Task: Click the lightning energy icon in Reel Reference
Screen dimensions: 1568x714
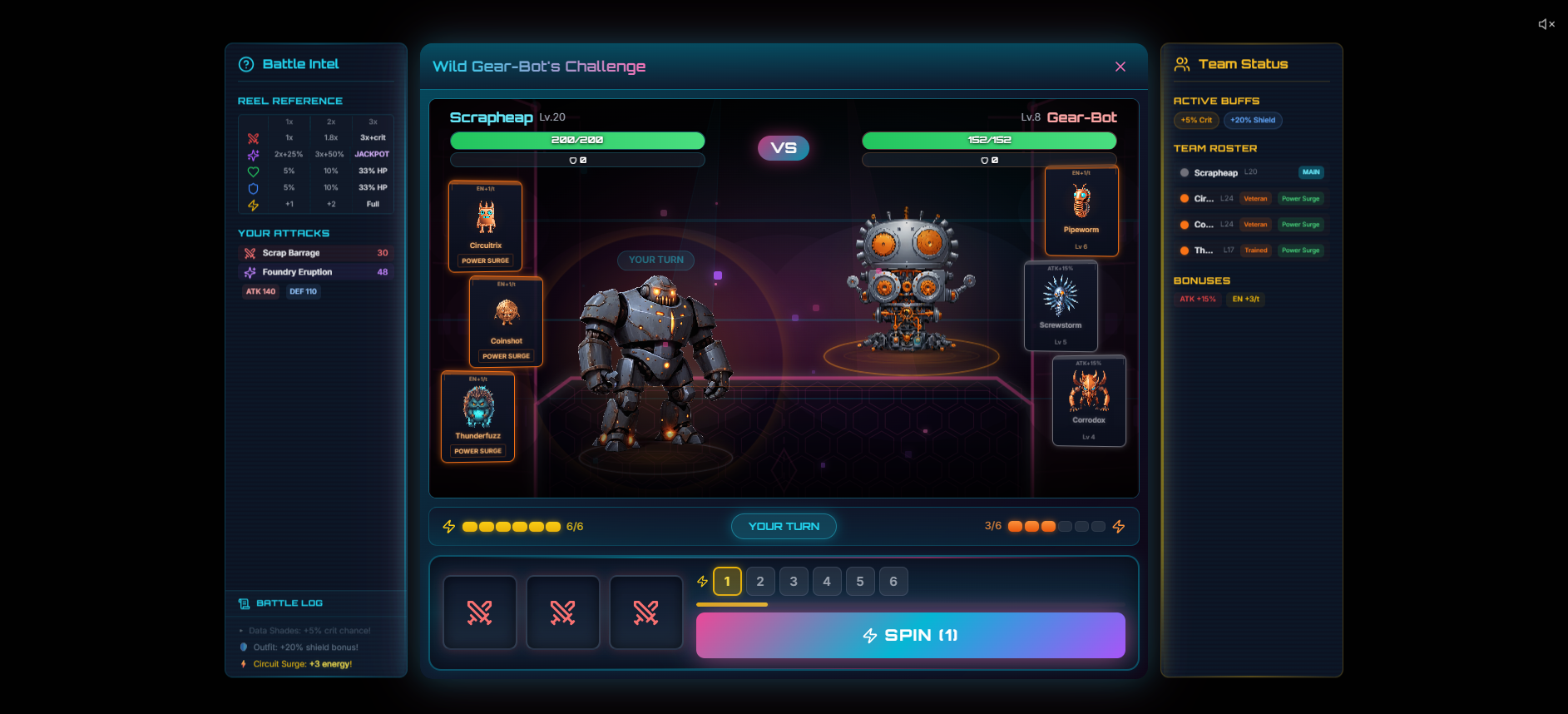Action: pyautogui.click(x=252, y=204)
